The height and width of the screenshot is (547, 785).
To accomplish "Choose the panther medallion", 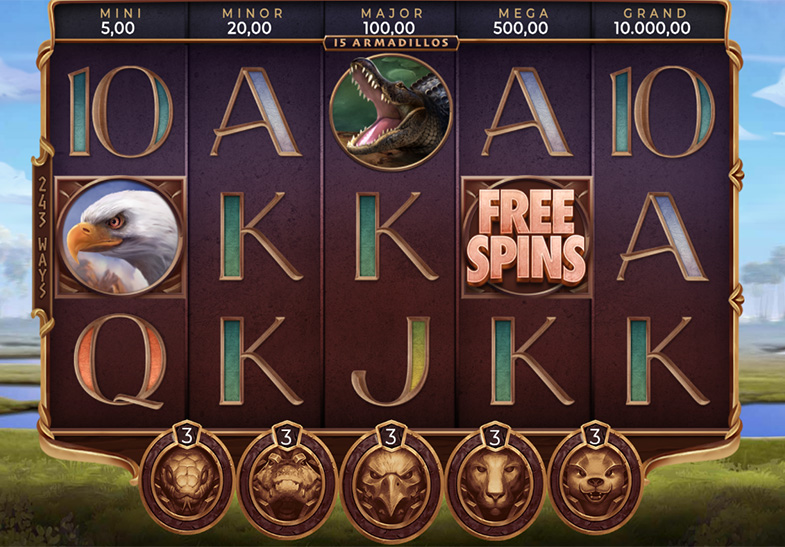I will click(x=494, y=482).
